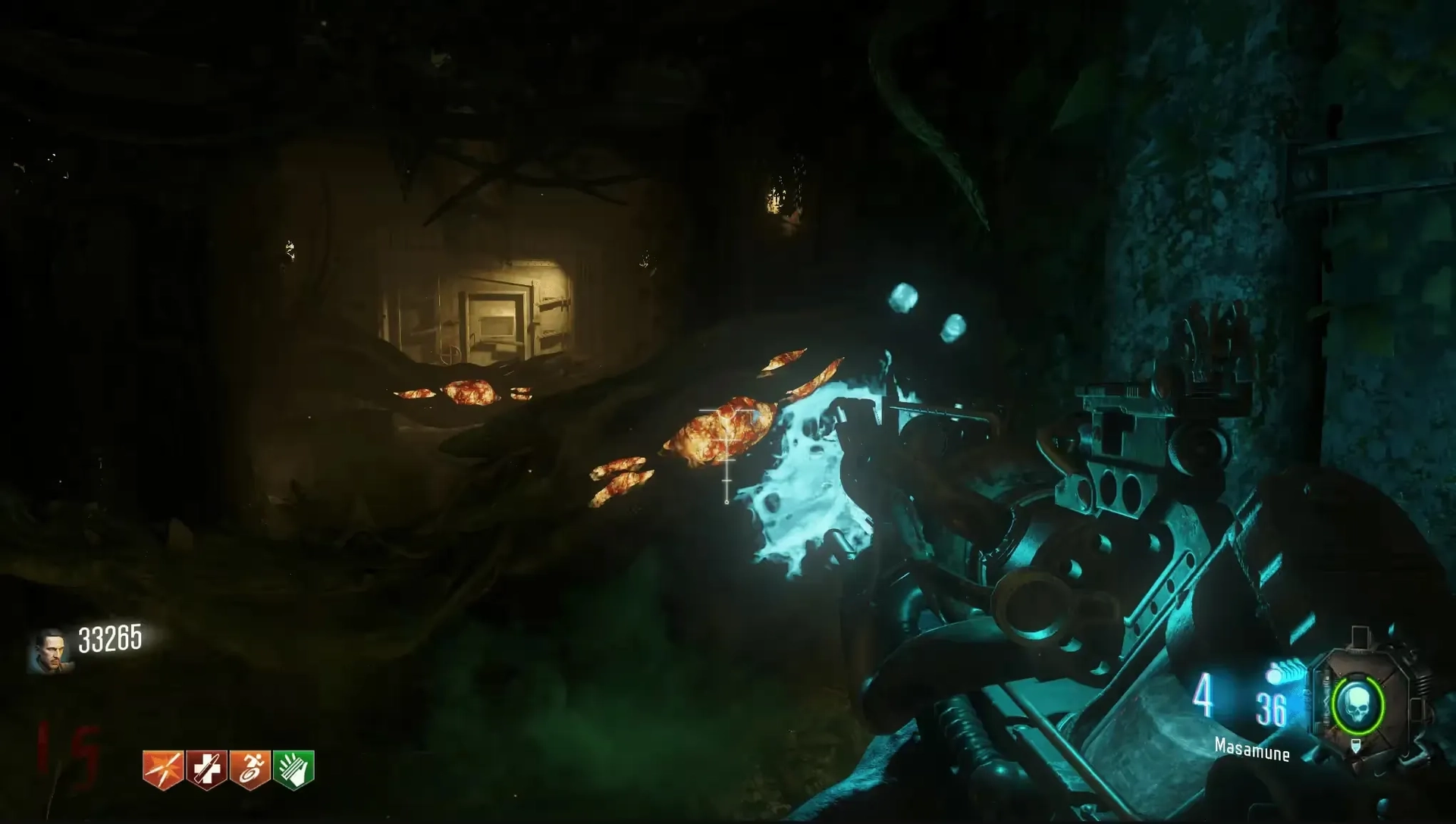Image resolution: width=1456 pixels, height=824 pixels.
Task: Select the green Mule Kick perk icon
Action: pos(293,769)
